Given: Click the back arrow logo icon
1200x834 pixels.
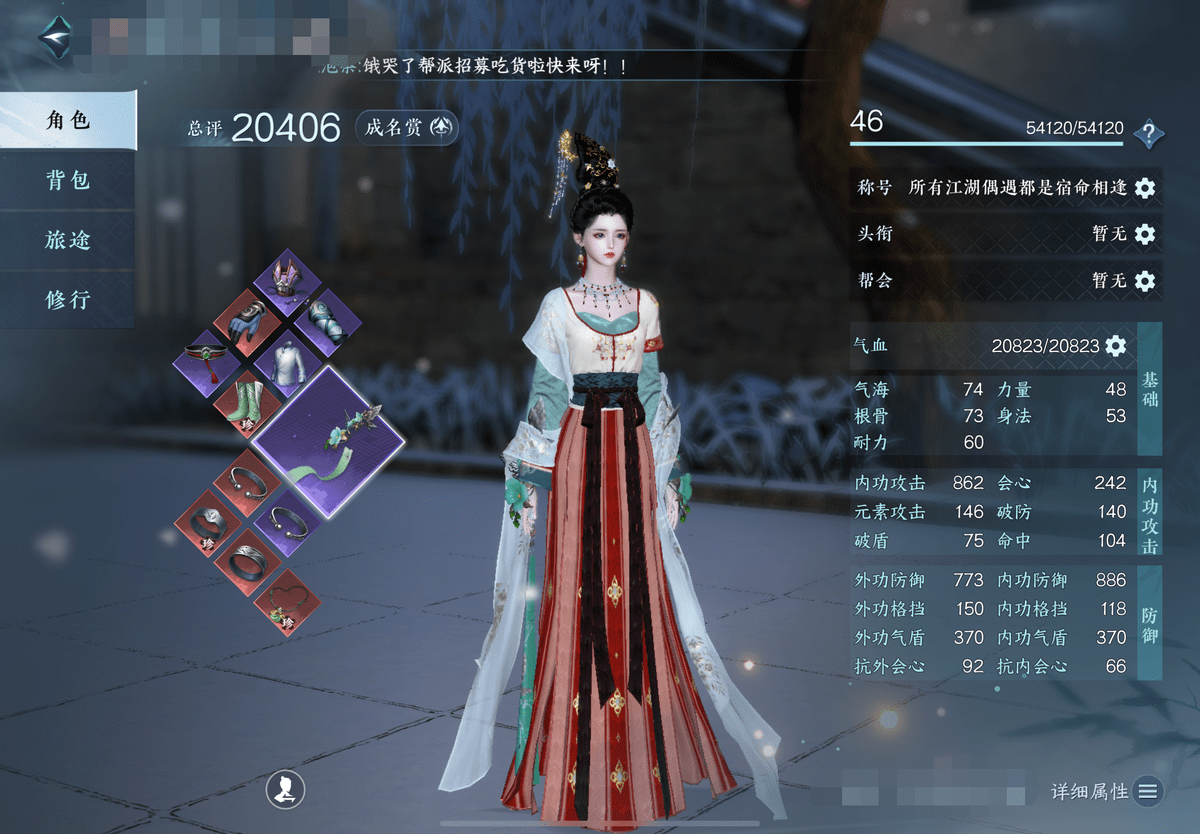Looking at the screenshot, I should click(56, 37).
